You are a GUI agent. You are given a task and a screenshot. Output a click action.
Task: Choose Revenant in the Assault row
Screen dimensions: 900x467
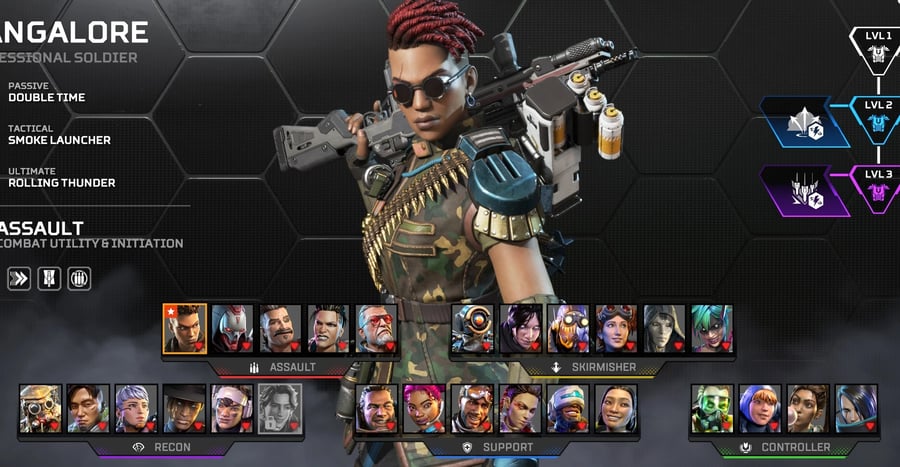tap(232, 329)
